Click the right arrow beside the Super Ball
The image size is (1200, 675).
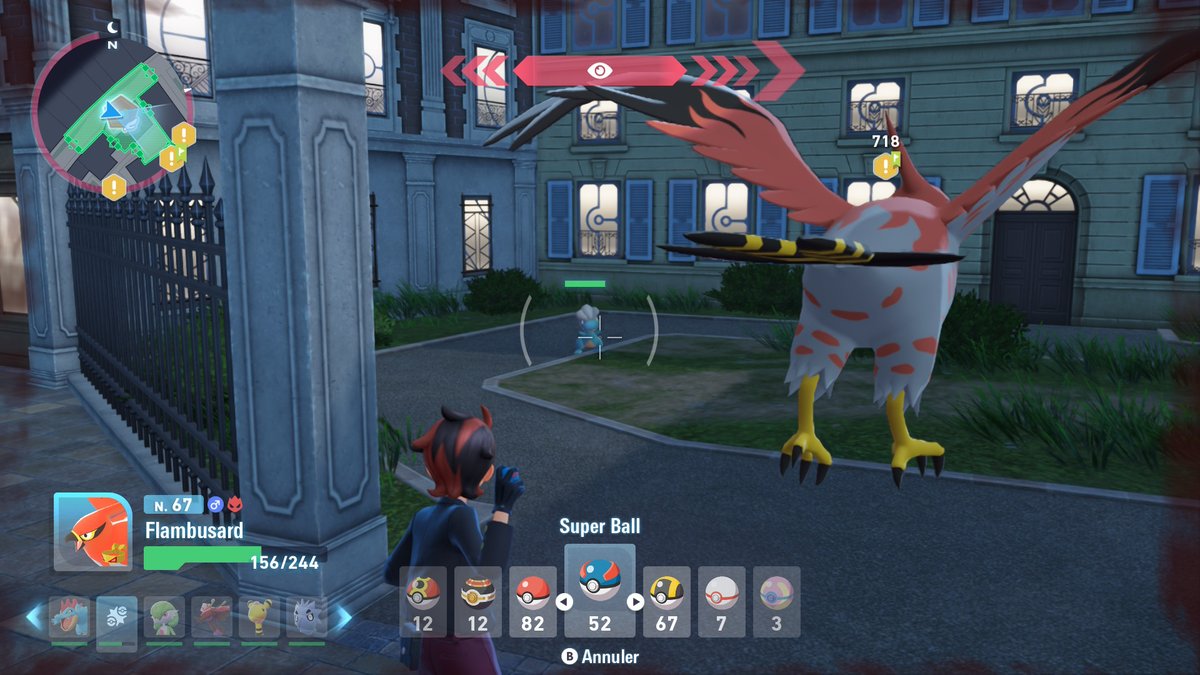click(635, 602)
